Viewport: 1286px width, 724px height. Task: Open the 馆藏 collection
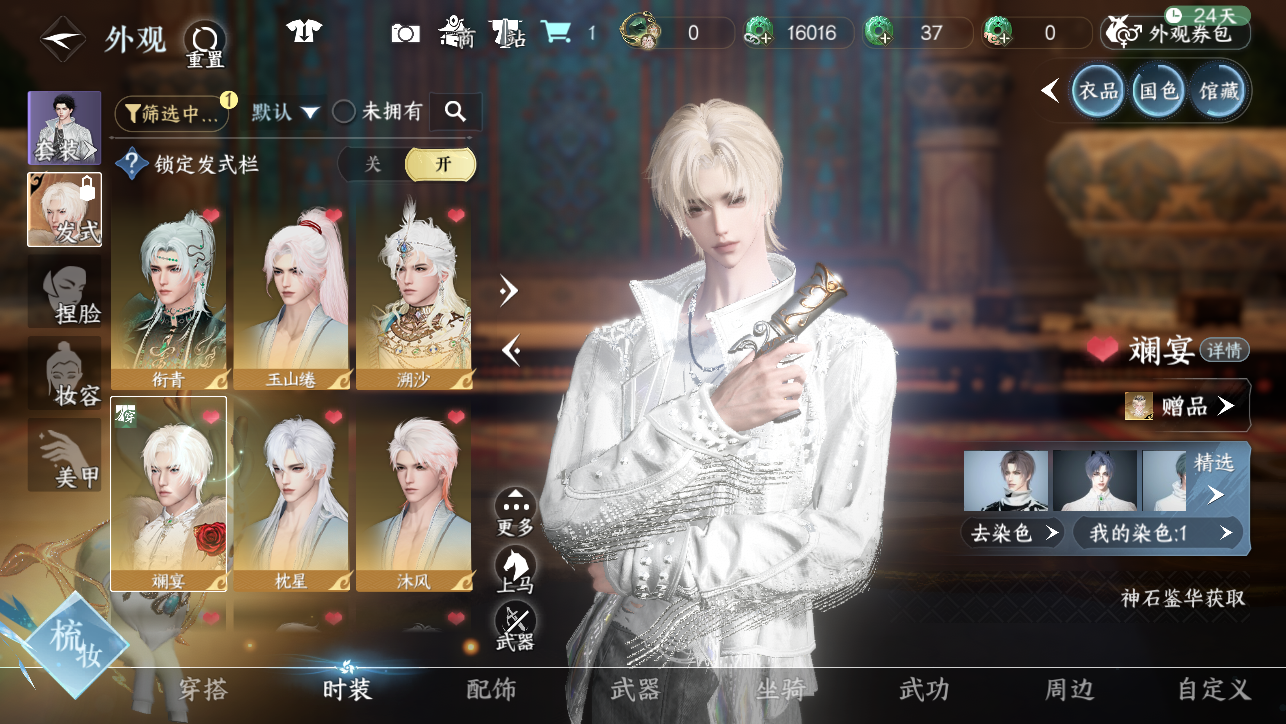(1219, 91)
